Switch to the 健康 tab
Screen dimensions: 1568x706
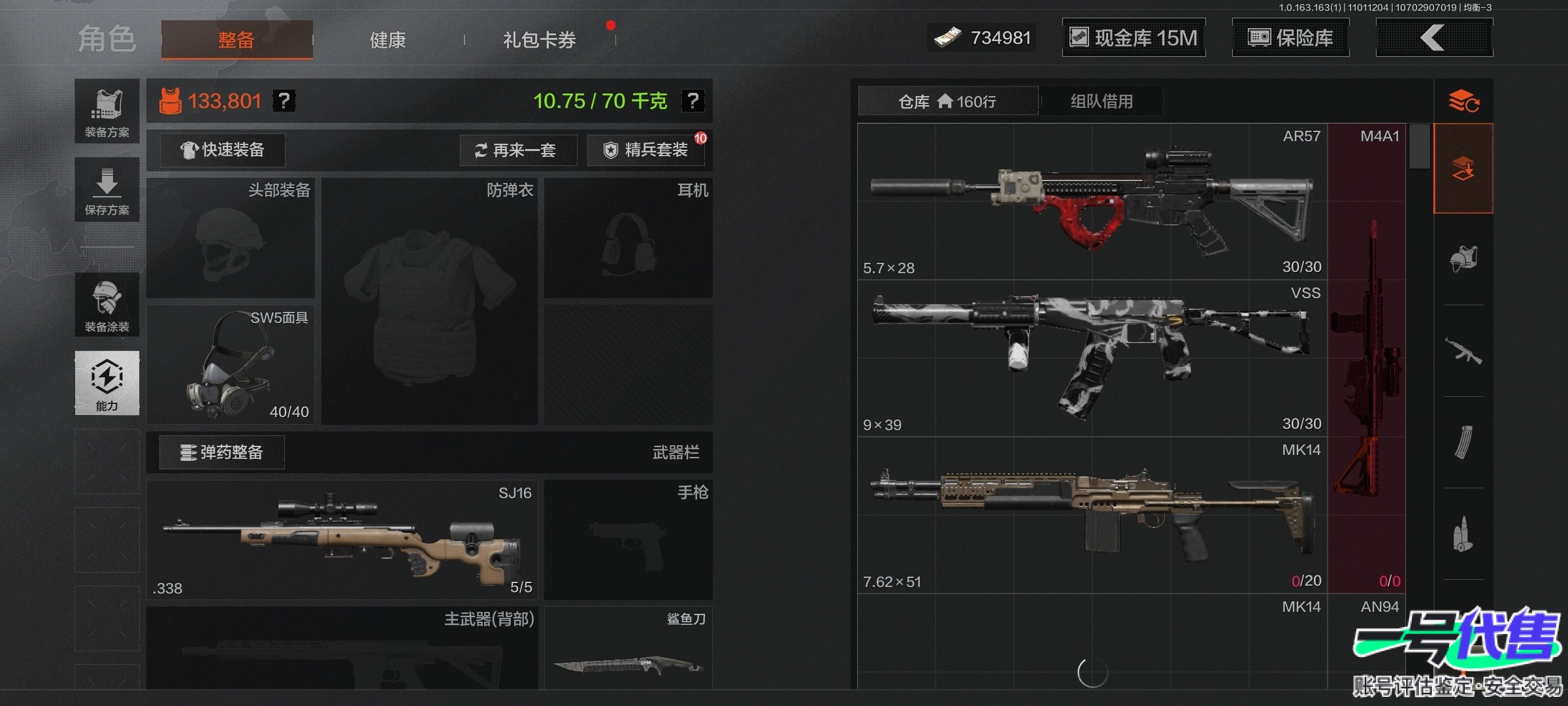tap(388, 40)
